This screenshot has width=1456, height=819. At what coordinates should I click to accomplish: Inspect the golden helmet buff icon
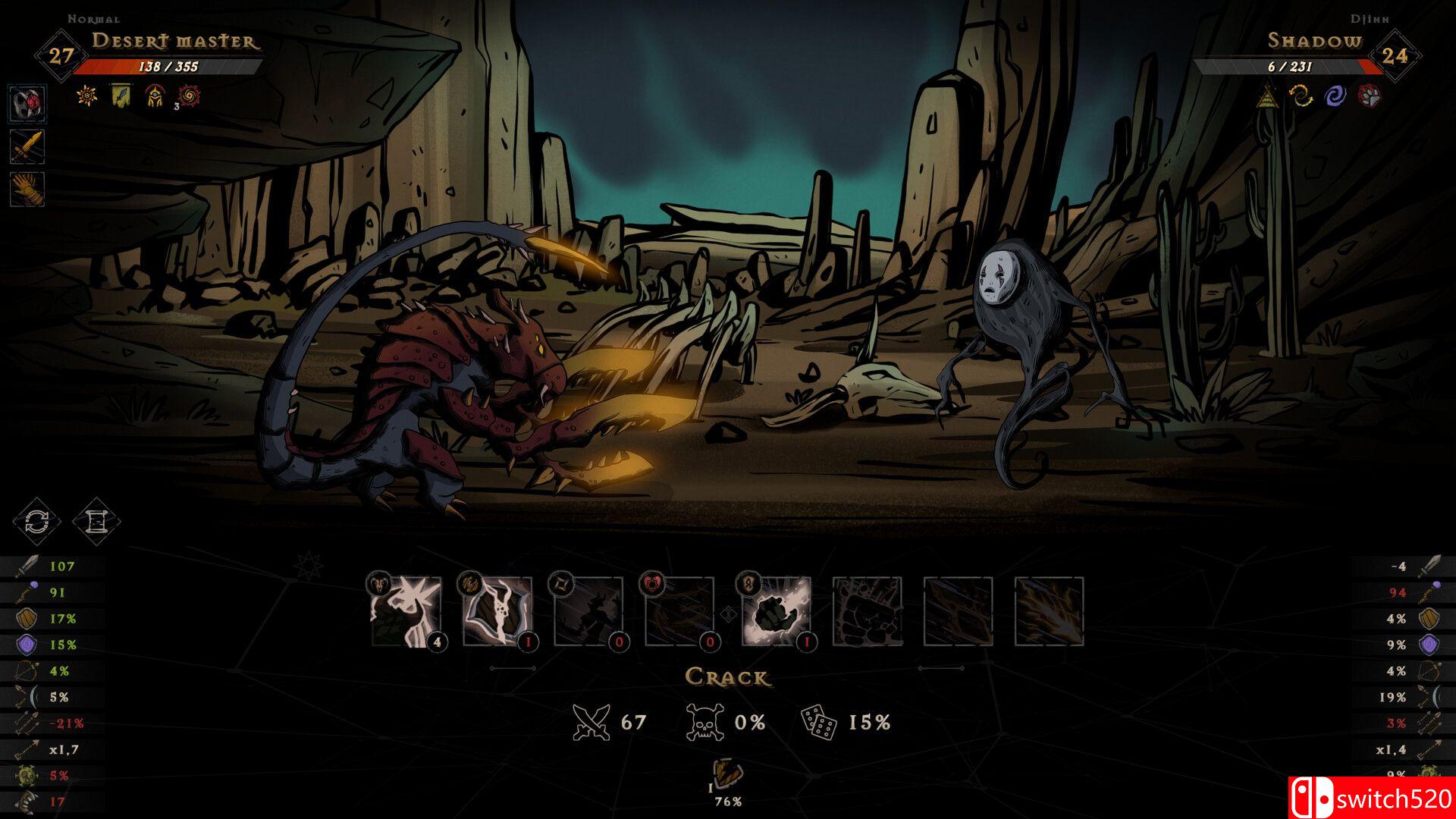point(155,96)
